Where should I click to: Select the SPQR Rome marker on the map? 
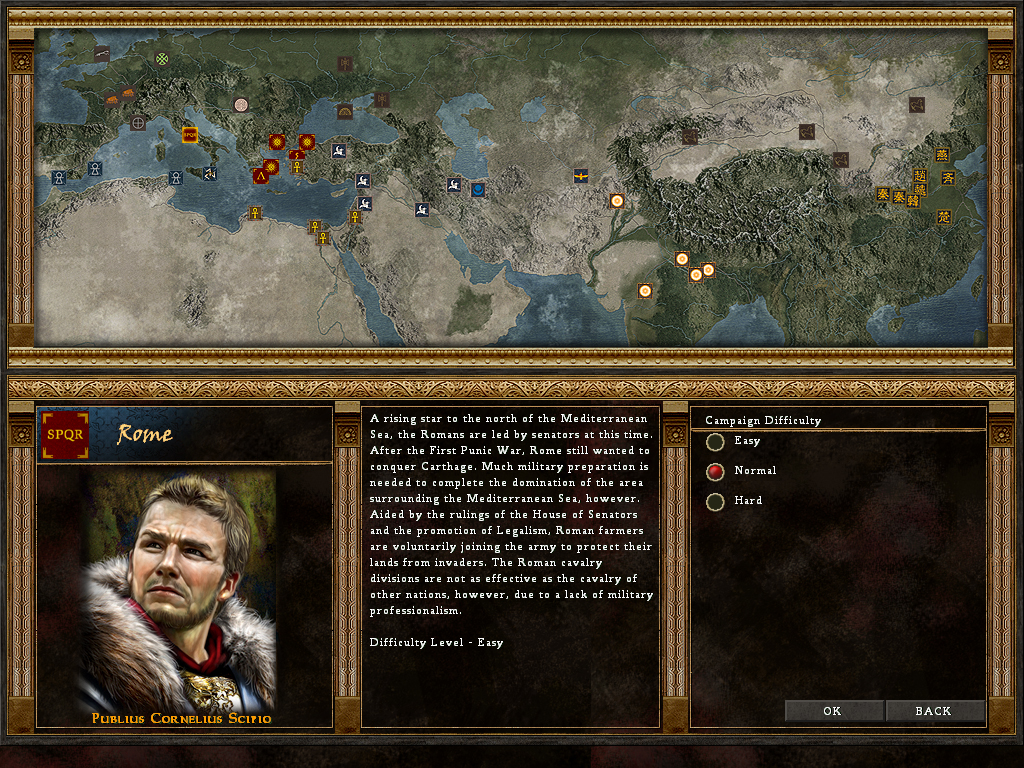tap(189, 134)
